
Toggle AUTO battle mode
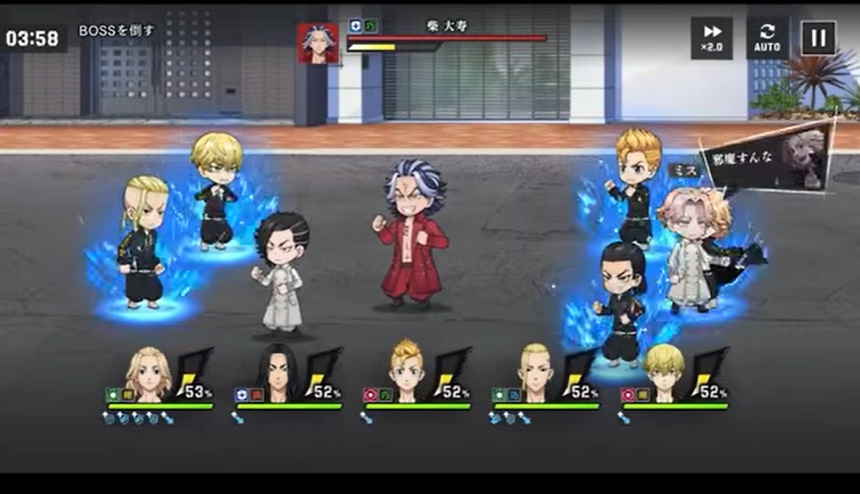click(x=767, y=37)
